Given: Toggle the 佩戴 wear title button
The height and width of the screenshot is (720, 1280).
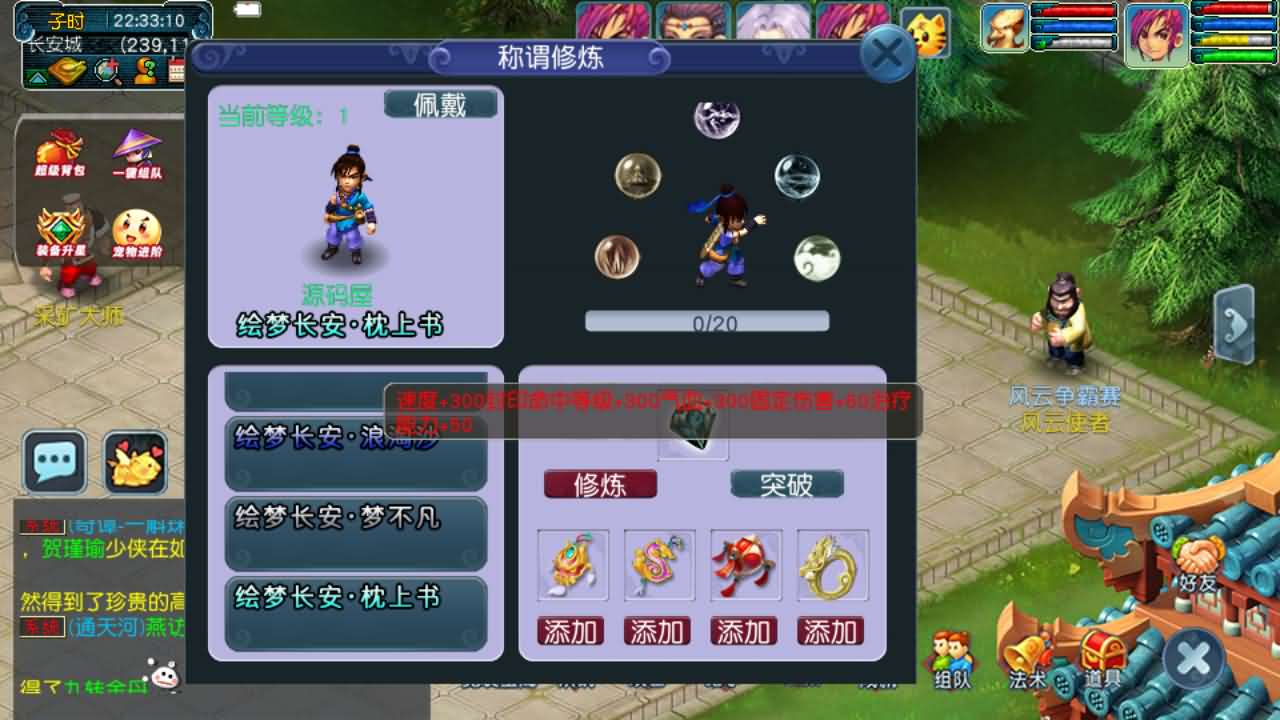Looking at the screenshot, I should 443,103.
